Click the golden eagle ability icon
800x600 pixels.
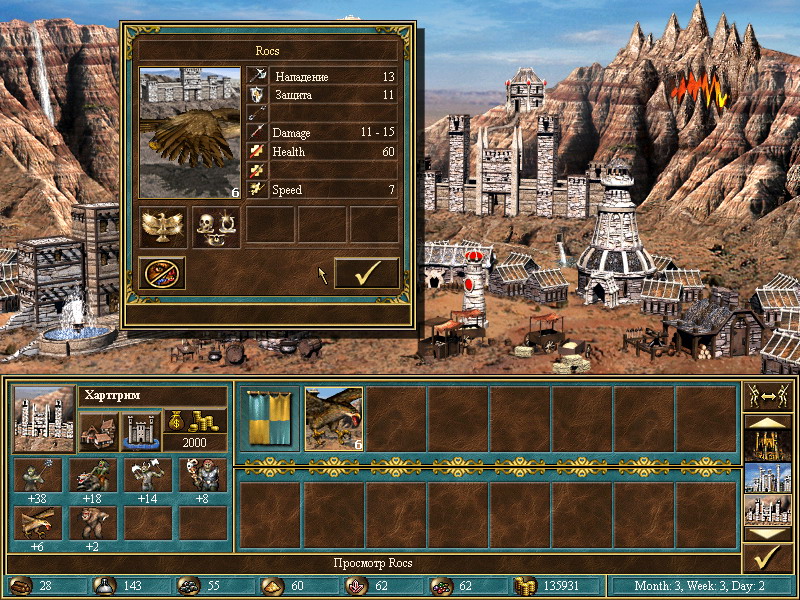[x=164, y=226]
